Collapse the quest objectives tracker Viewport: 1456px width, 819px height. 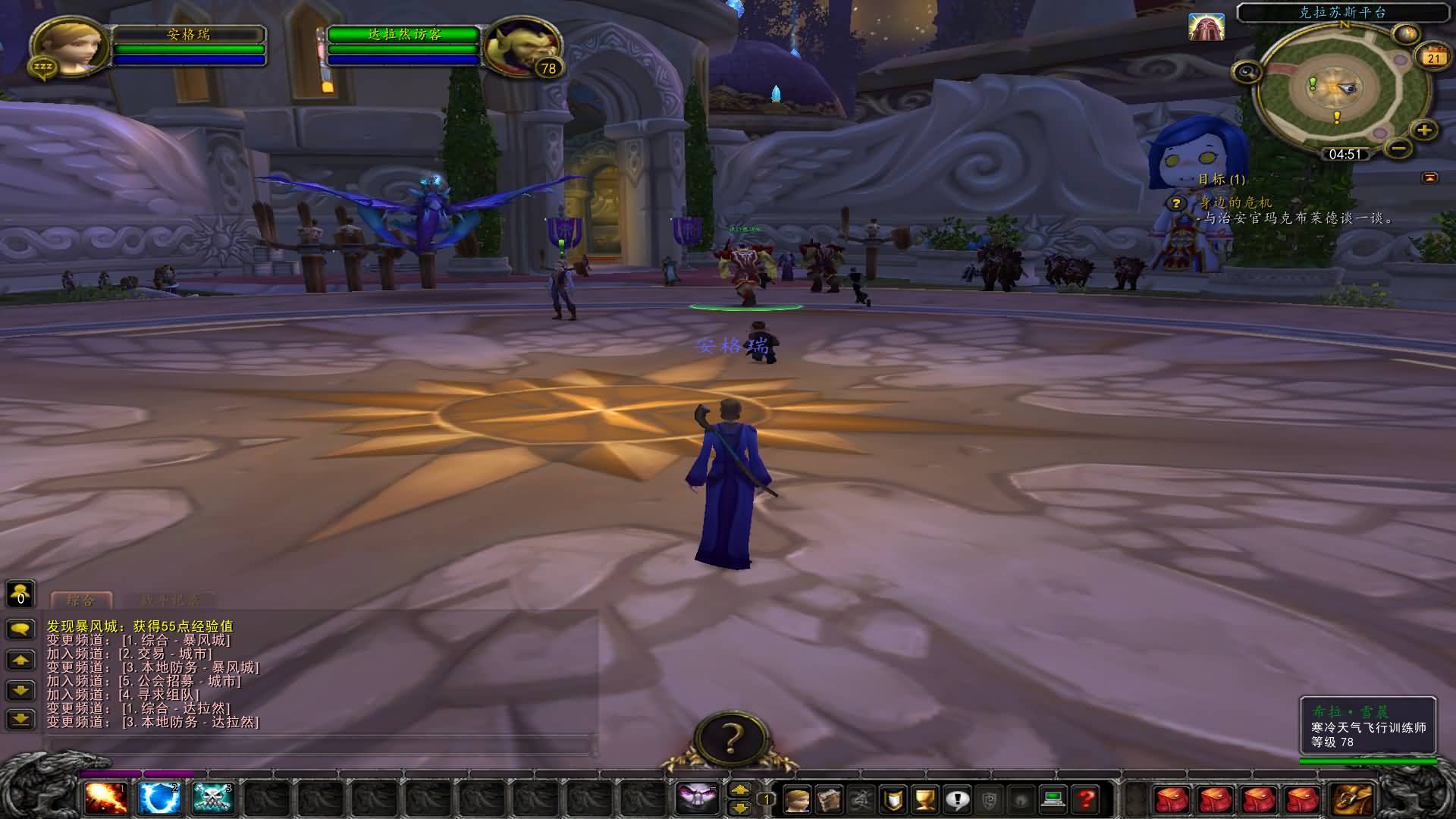1429,177
